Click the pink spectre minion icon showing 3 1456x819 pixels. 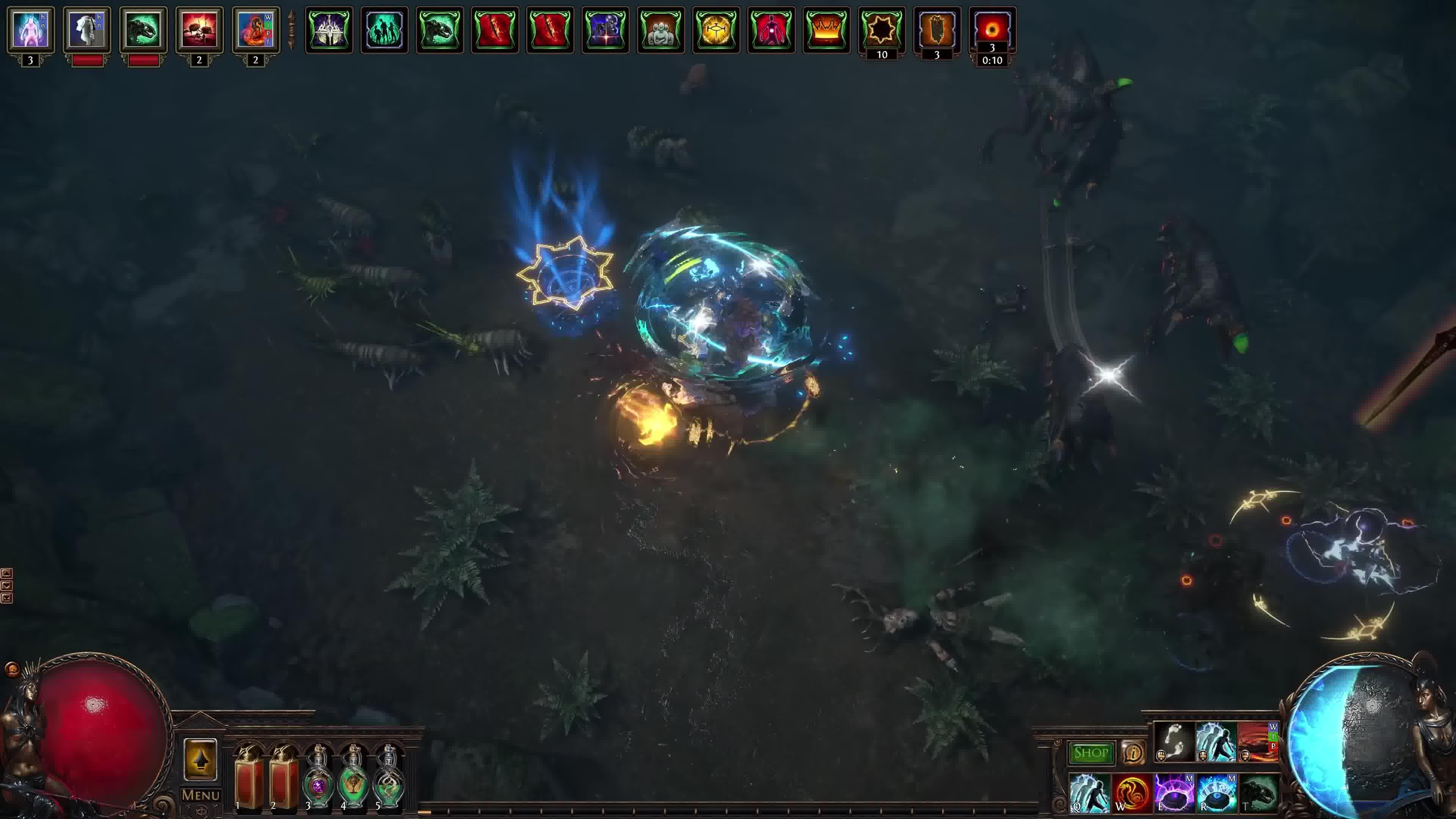pos(30,30)
